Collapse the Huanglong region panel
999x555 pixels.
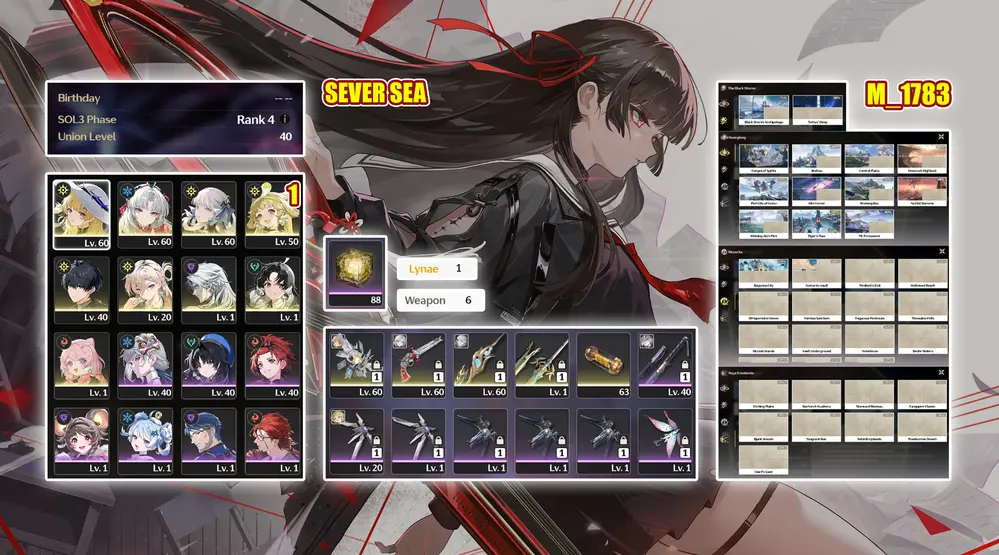[x=941, y=135]
